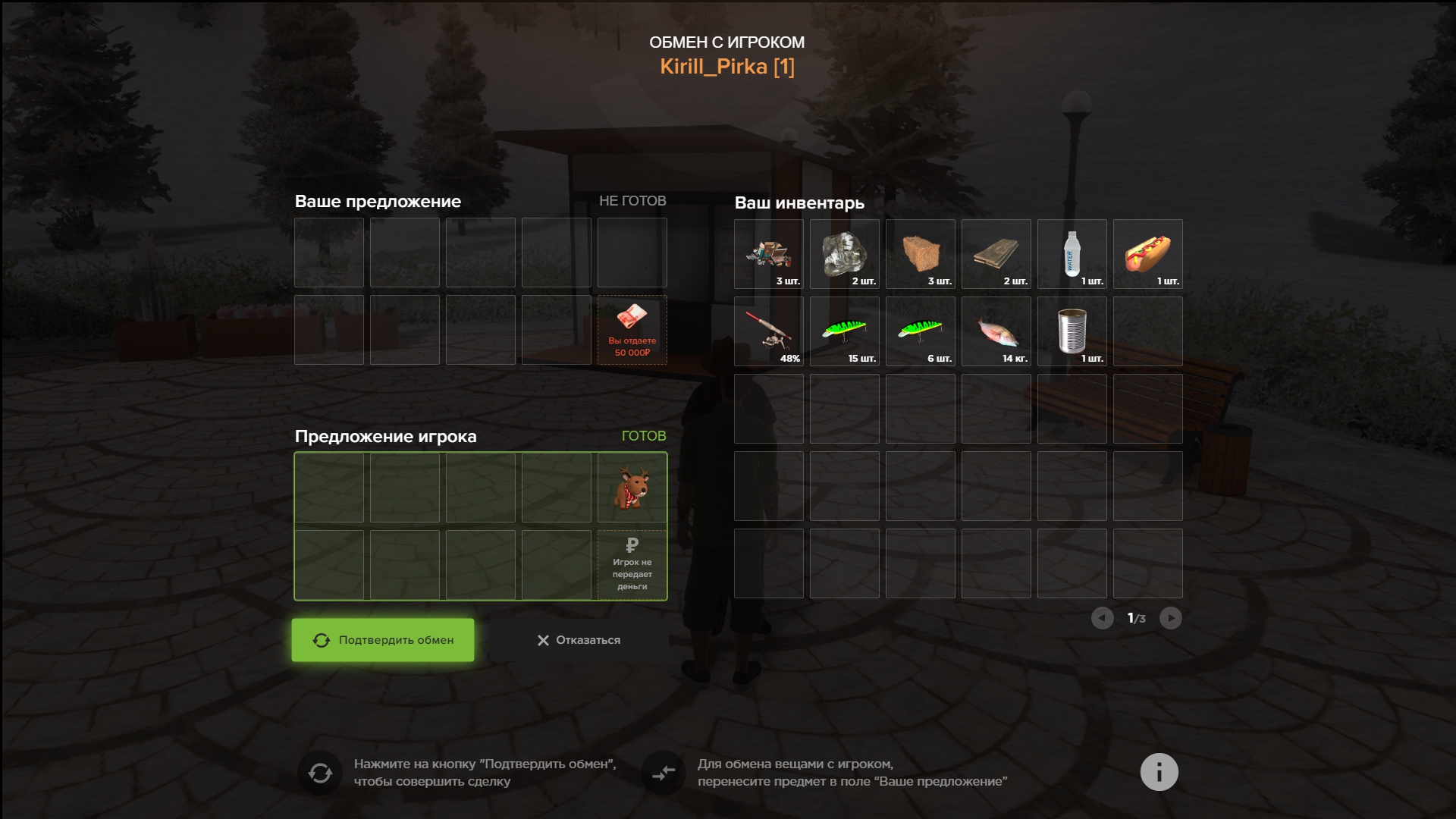1456x819 pixels.
Task: Choose the tin can item
Action: tap(1072, 331)
